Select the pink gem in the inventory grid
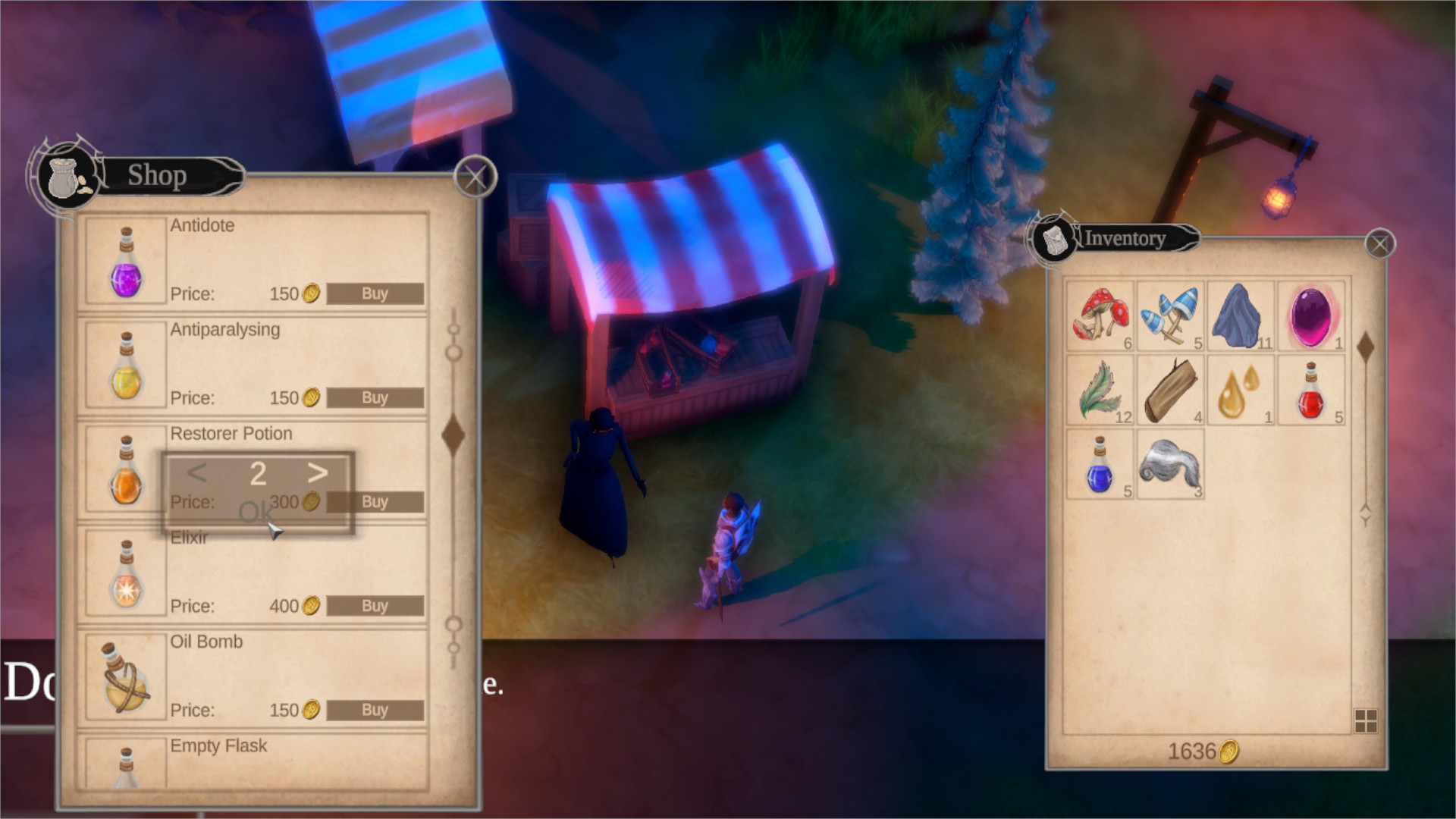 click(x=1312, y=315)
